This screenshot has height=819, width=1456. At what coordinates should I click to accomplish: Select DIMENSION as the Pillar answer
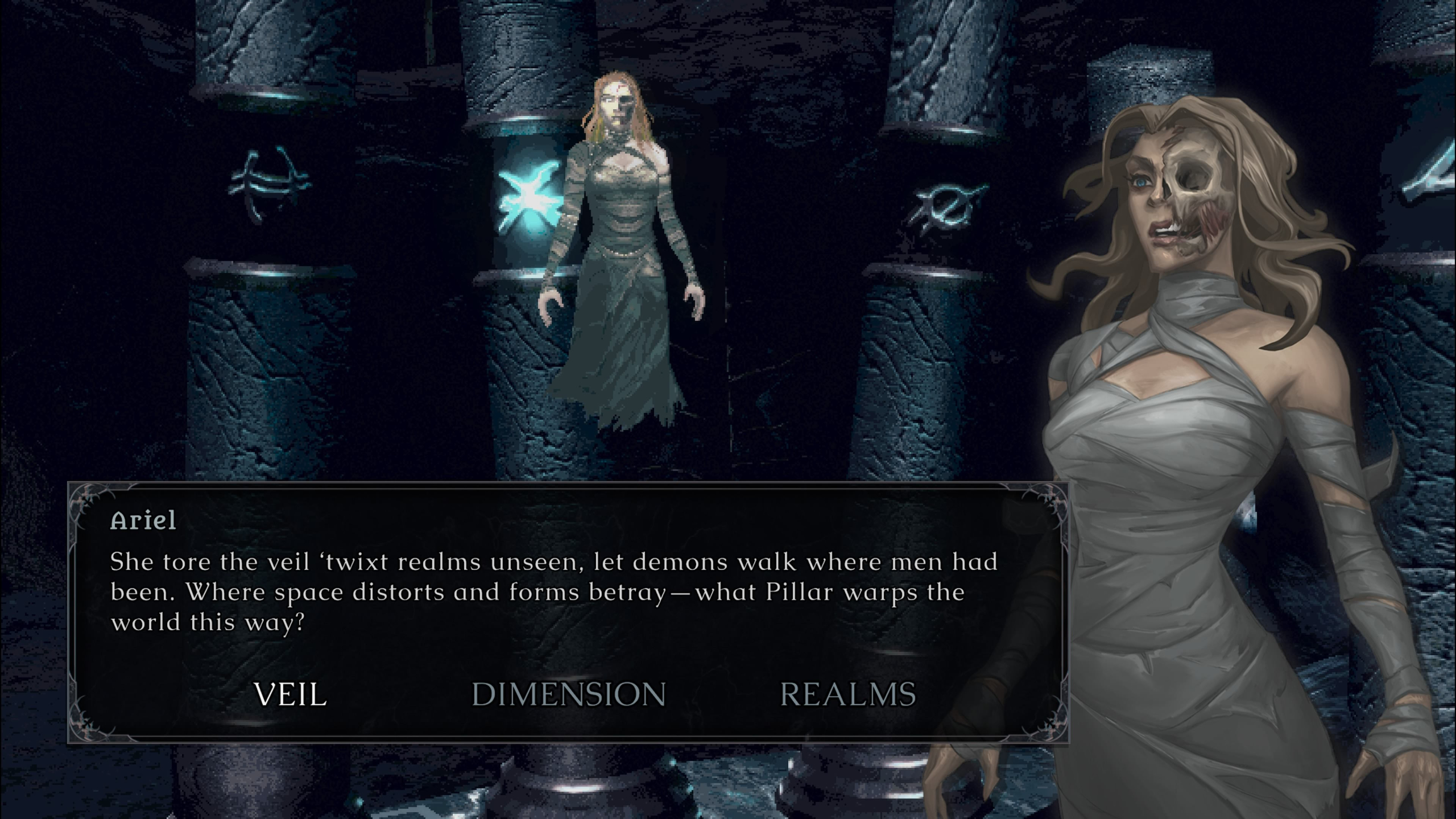(x=569, y=694)
